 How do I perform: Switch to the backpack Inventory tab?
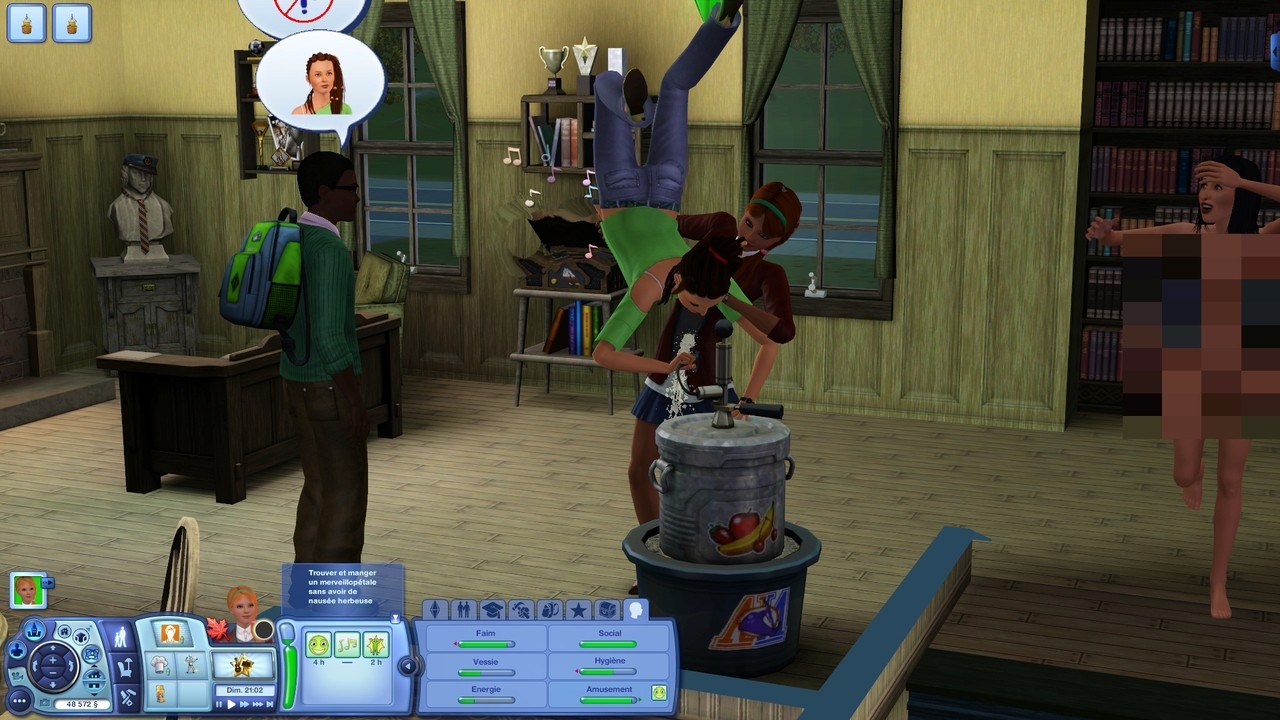pos(550,609)
